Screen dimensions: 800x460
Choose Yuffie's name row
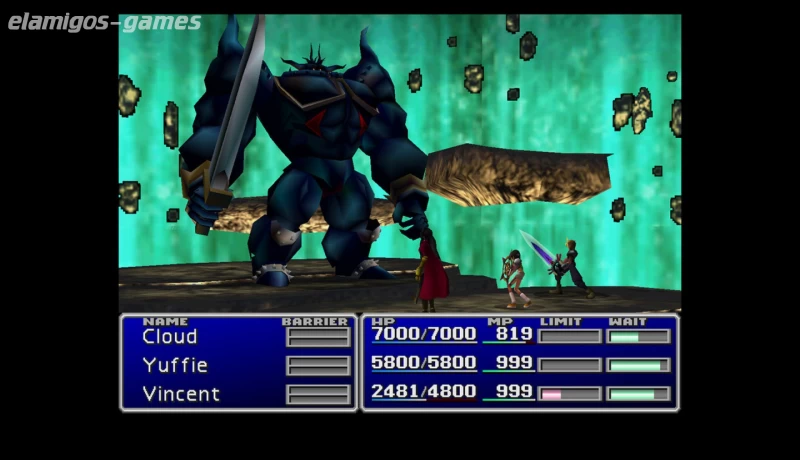[x=175, y=365]
